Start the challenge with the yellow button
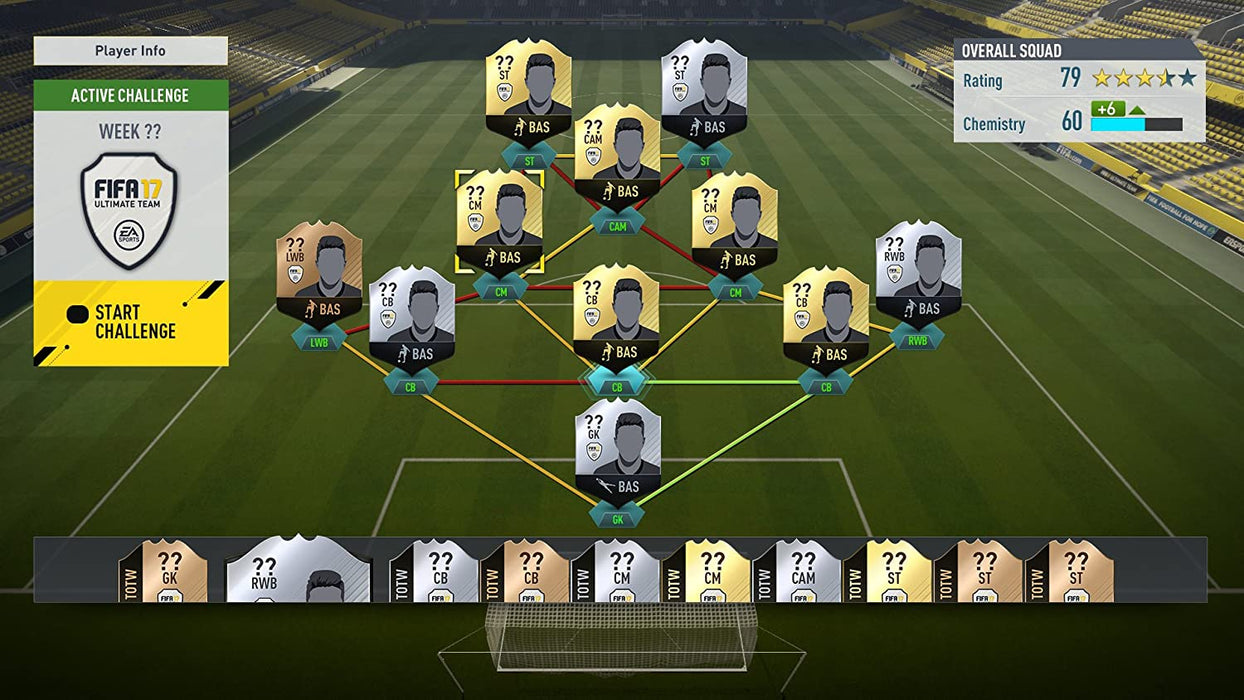Screen dimensions: 1244x700 130,322
